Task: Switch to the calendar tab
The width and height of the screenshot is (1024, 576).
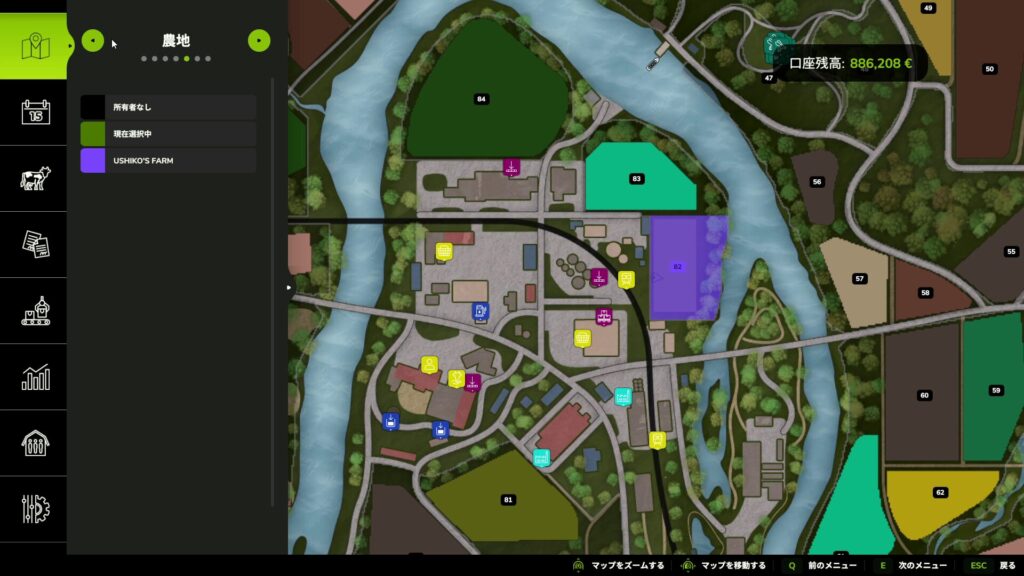Action: pyautogui.click(x=35, y=112)
